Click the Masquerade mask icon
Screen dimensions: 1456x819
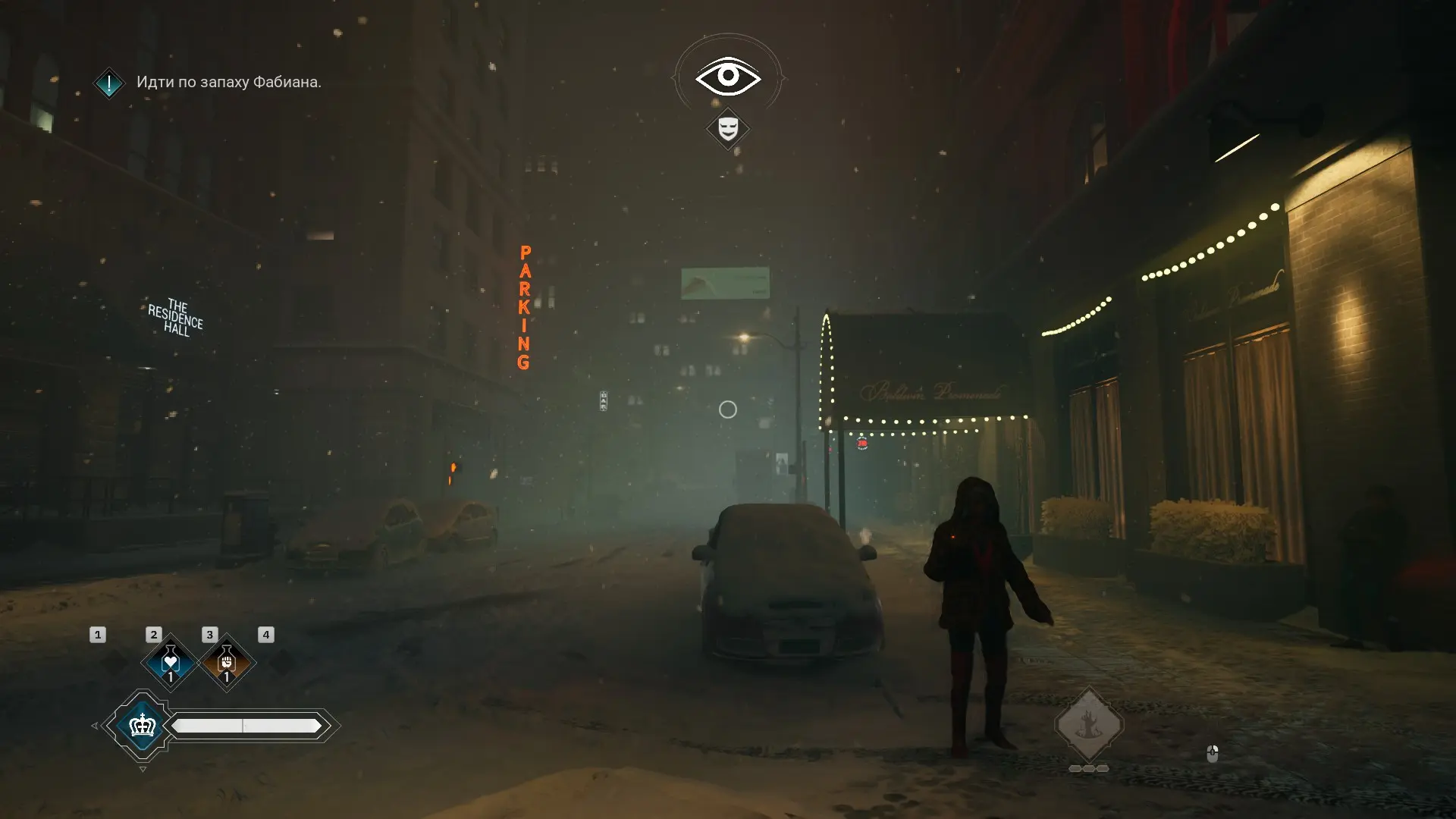click(x=727, y=127)
